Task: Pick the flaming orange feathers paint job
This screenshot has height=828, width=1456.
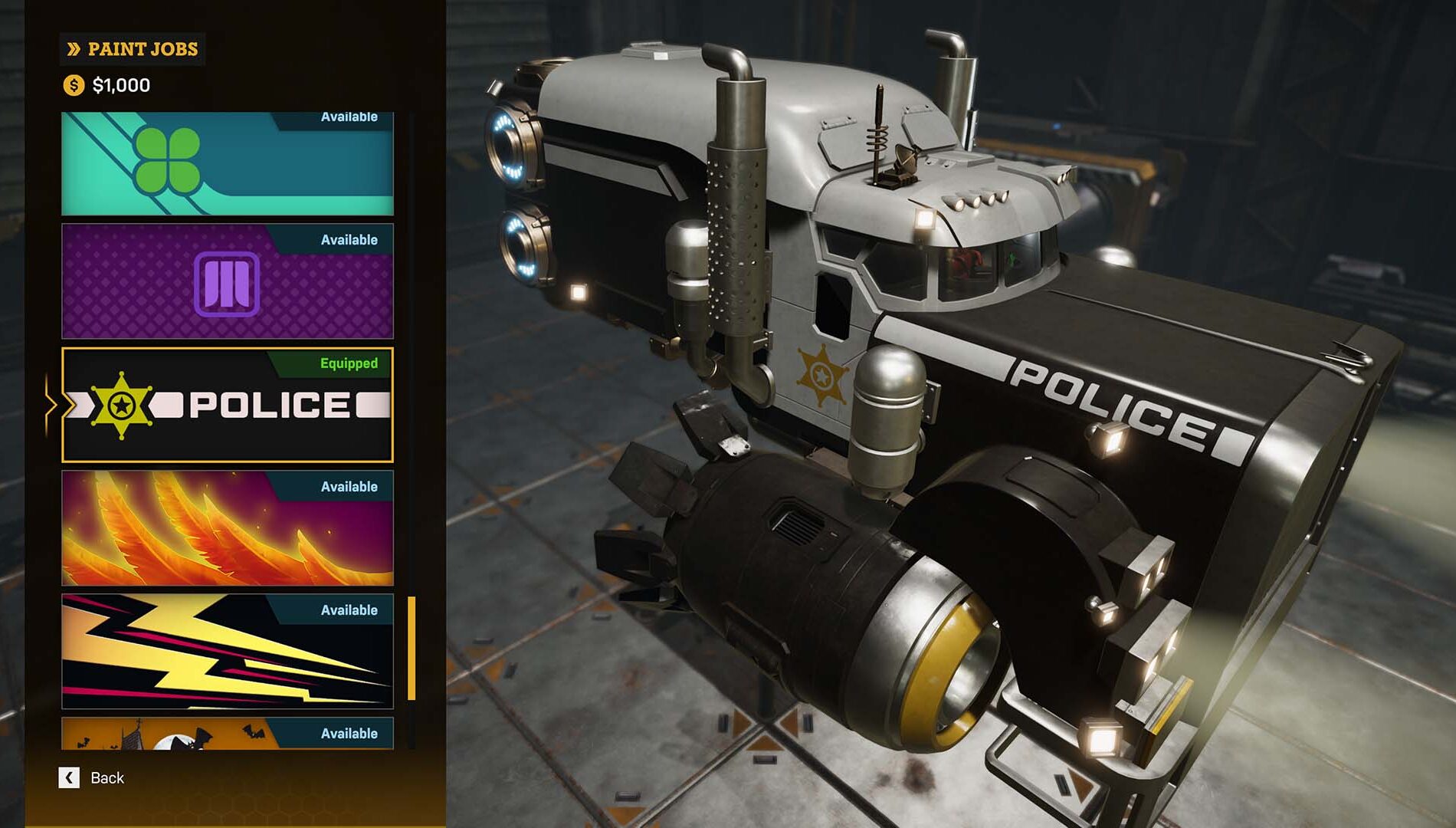Action: (x=228, y=528)
